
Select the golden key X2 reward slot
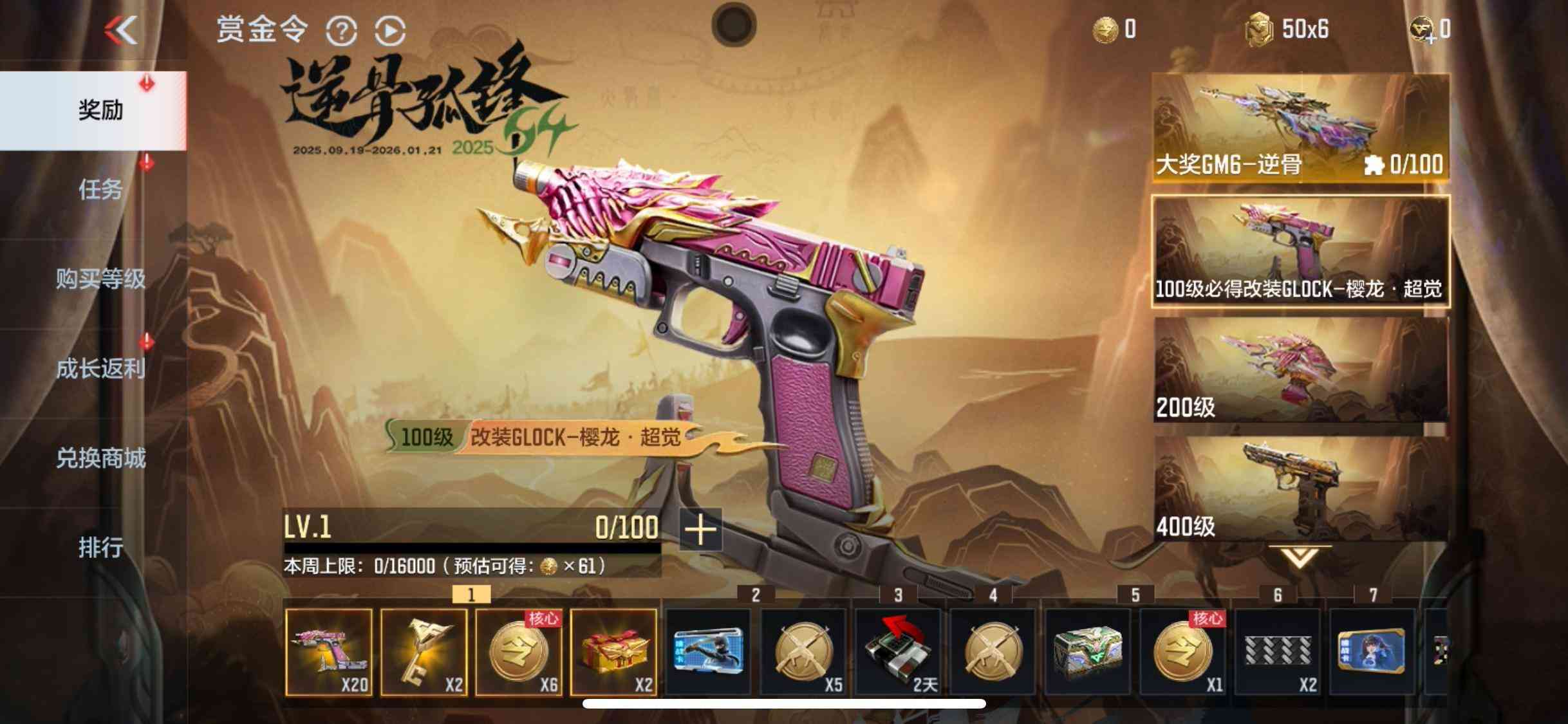[424, 652]
